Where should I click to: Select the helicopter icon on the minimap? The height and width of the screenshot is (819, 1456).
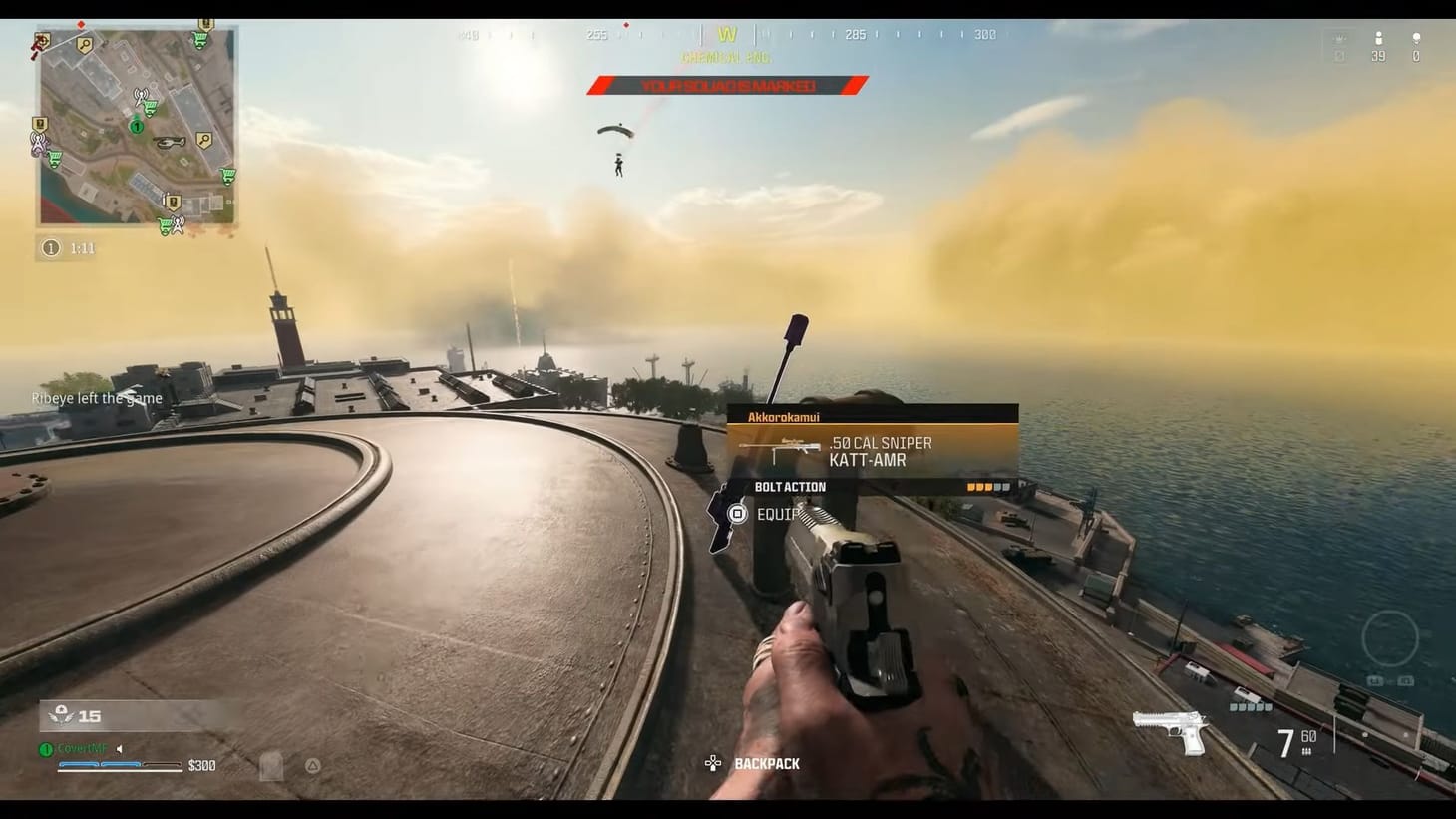click(x=170, y=143)
